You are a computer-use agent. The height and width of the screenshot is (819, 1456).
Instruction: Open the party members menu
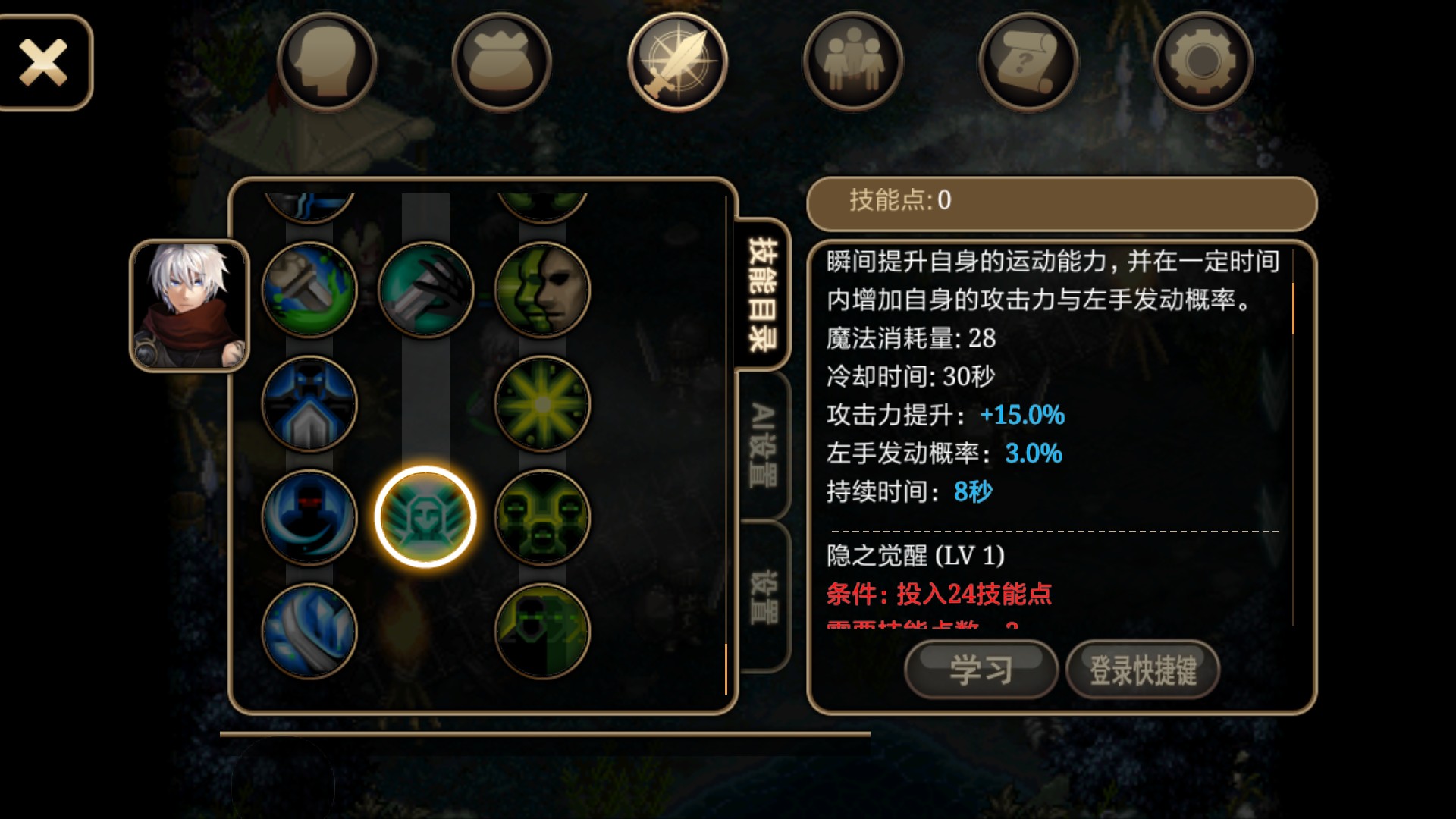pyautogui.click(x=853, y=62)
